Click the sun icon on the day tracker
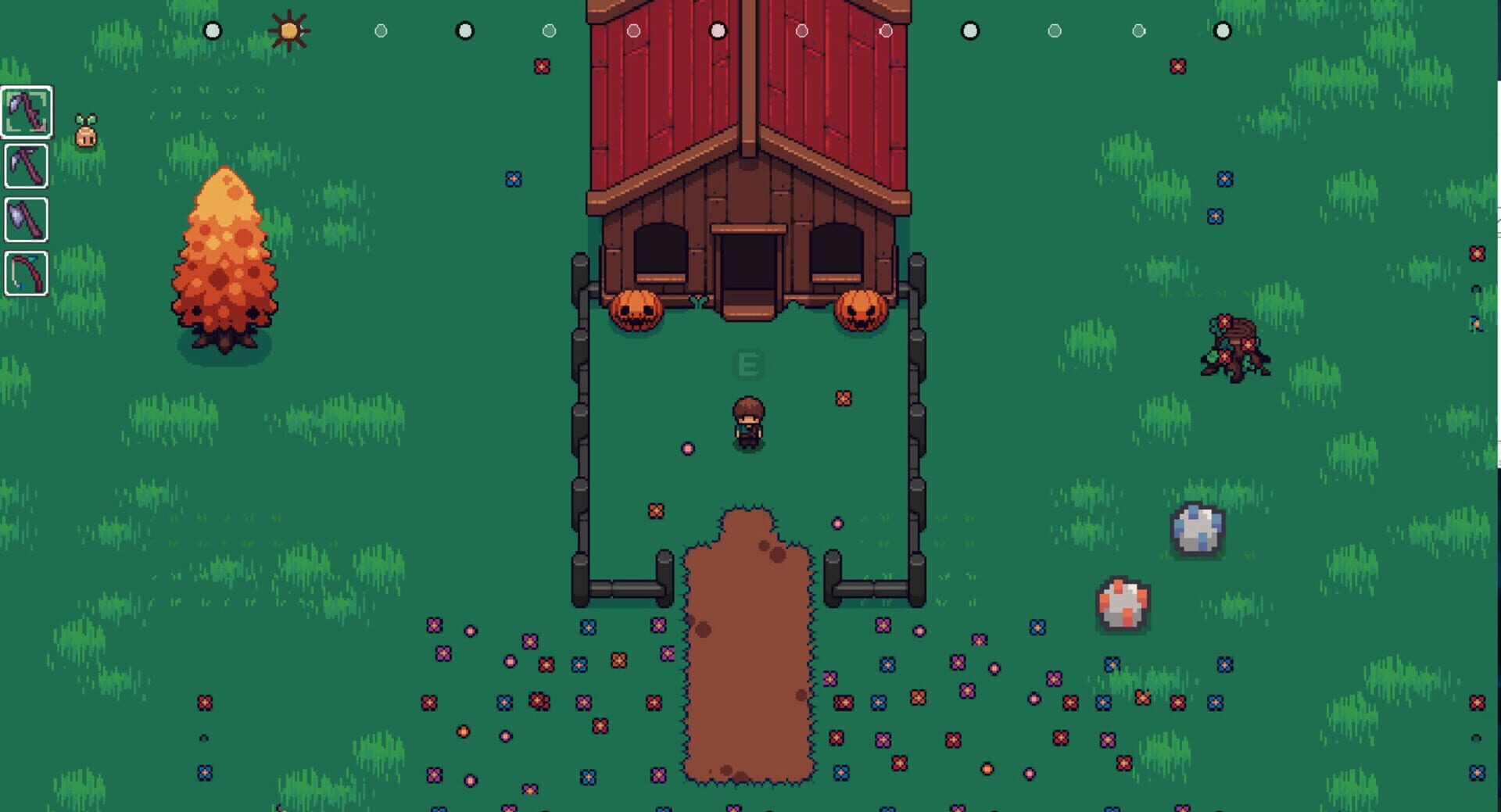 coord(288,29)
